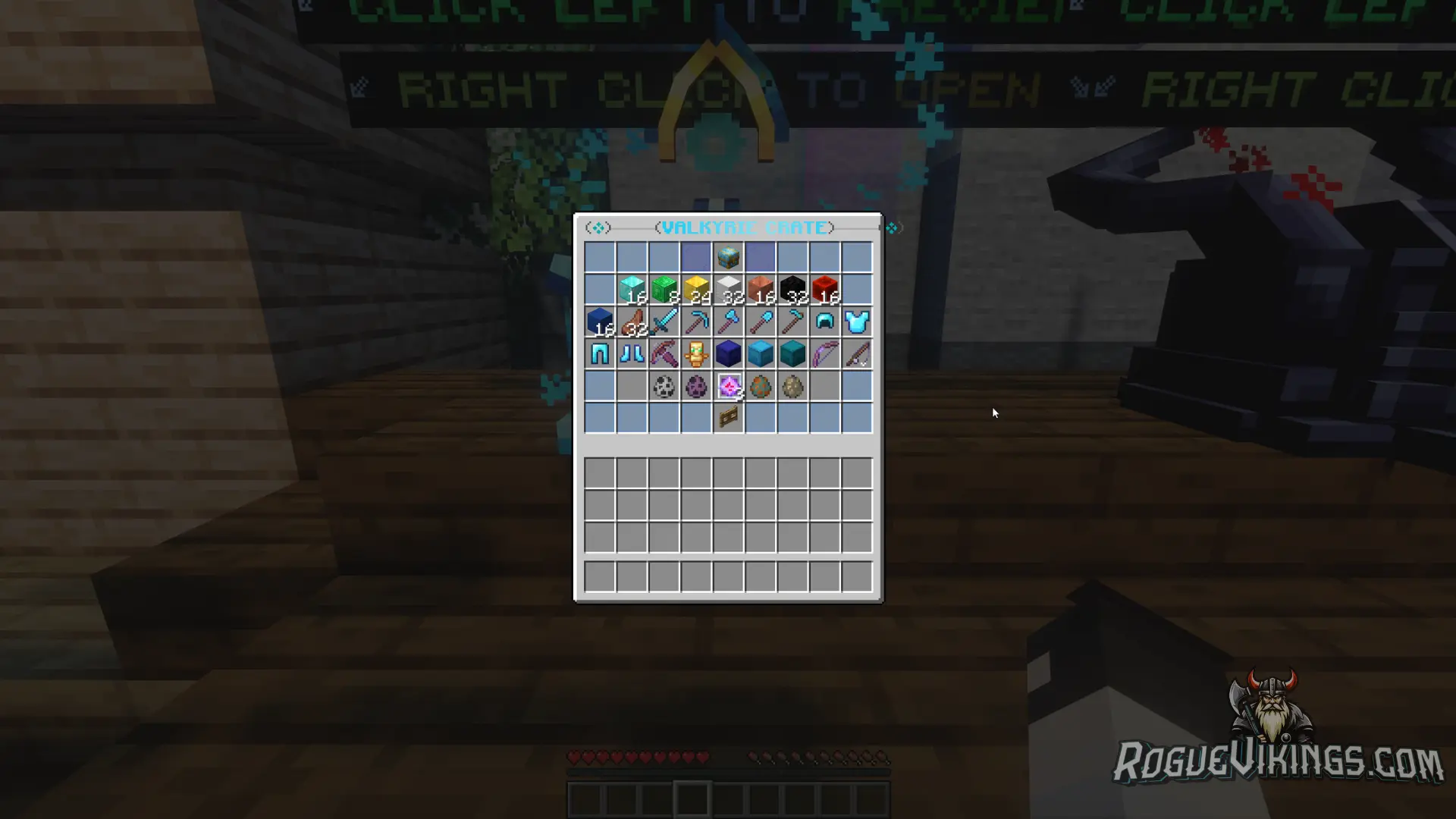Click the emerald block reward

coord(664,288)
